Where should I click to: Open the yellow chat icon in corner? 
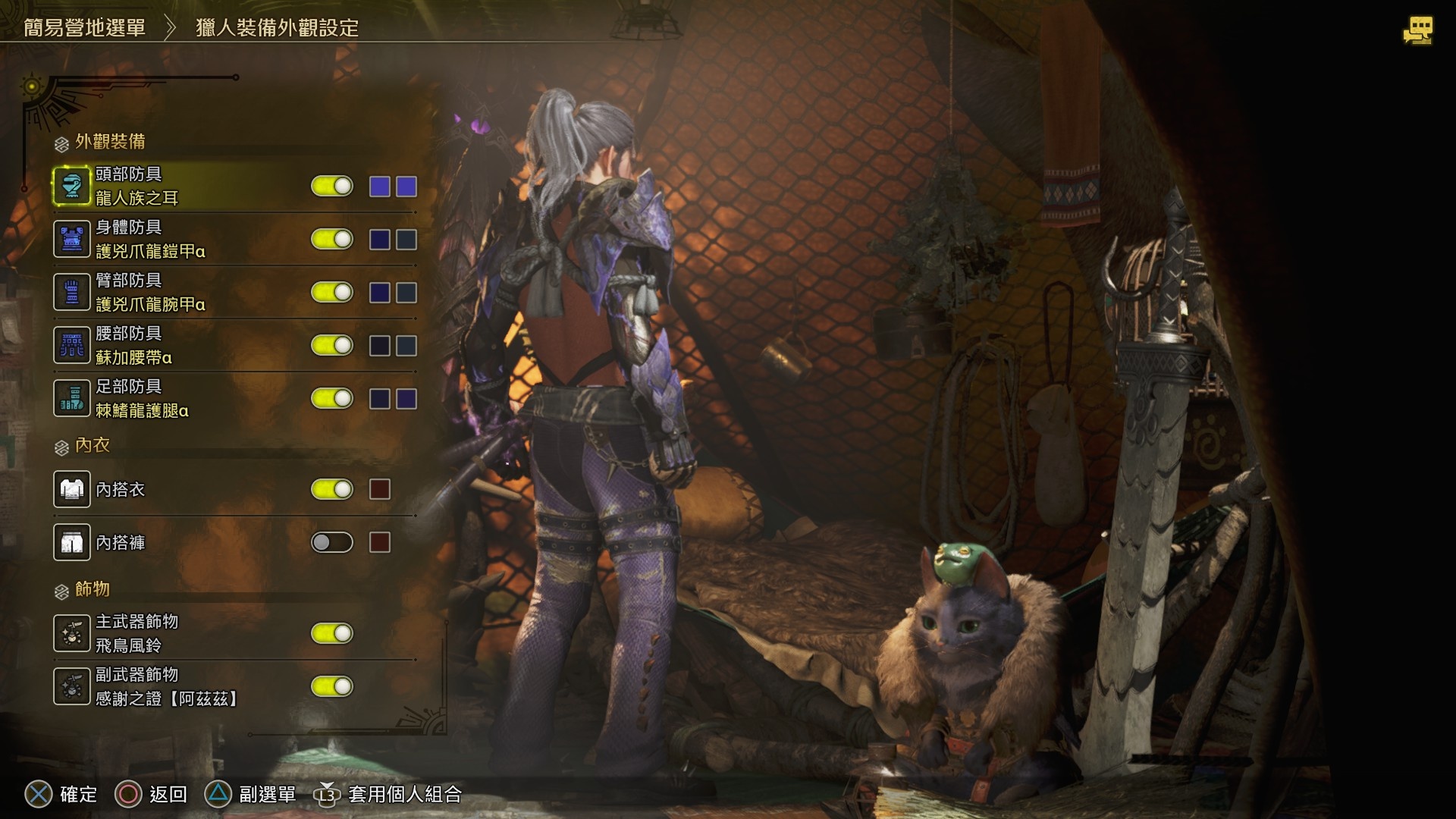click(1417, 31)
